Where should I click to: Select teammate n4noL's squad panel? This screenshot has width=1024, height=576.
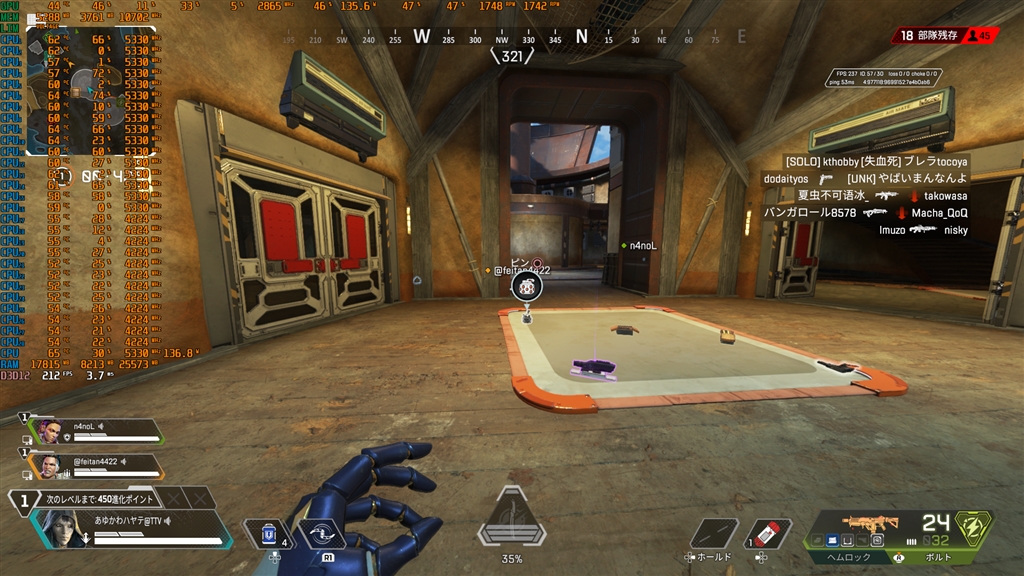click(x=95, y=431)
